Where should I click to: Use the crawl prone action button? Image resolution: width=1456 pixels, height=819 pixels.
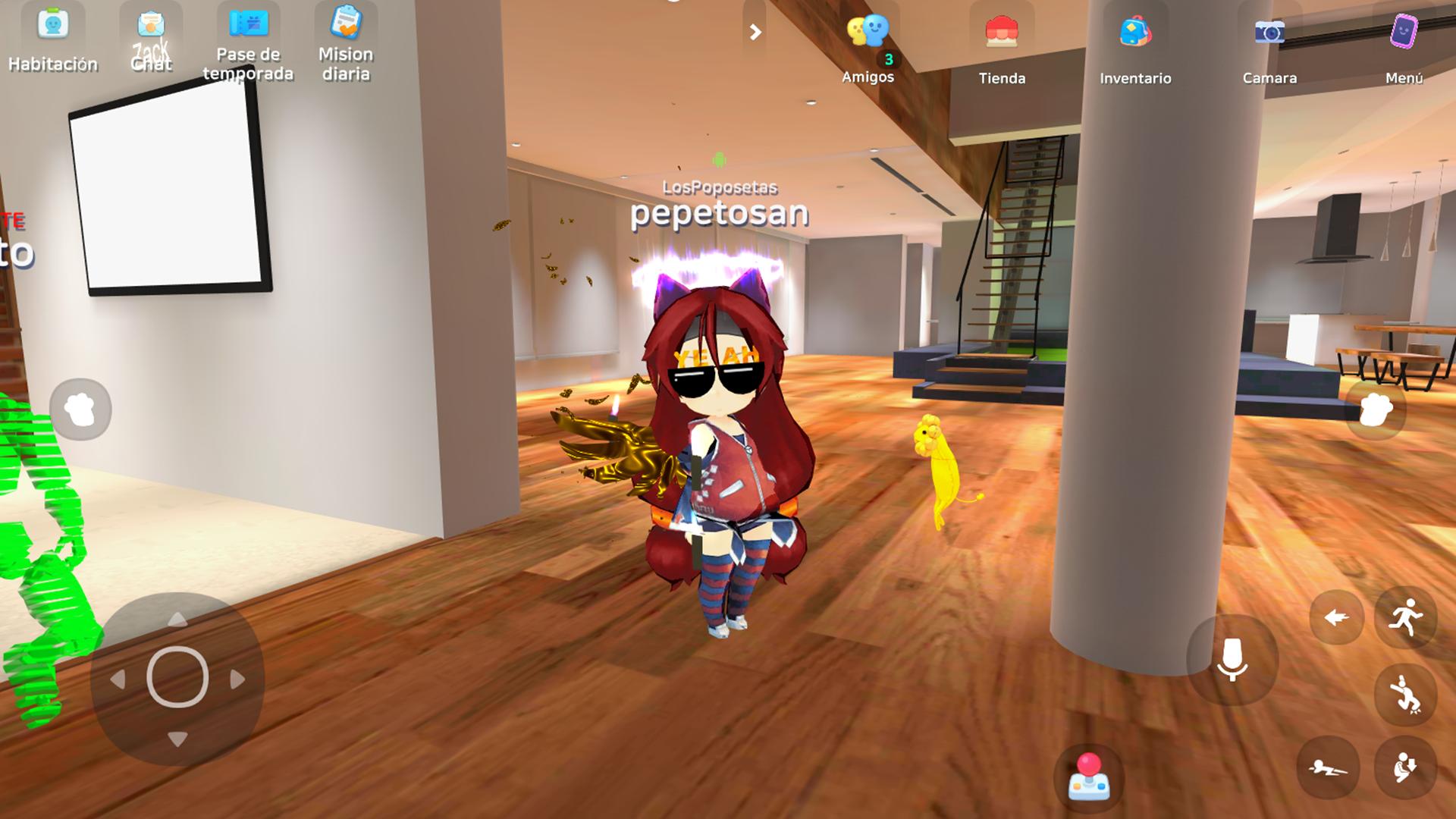(x=1328, y=767)
